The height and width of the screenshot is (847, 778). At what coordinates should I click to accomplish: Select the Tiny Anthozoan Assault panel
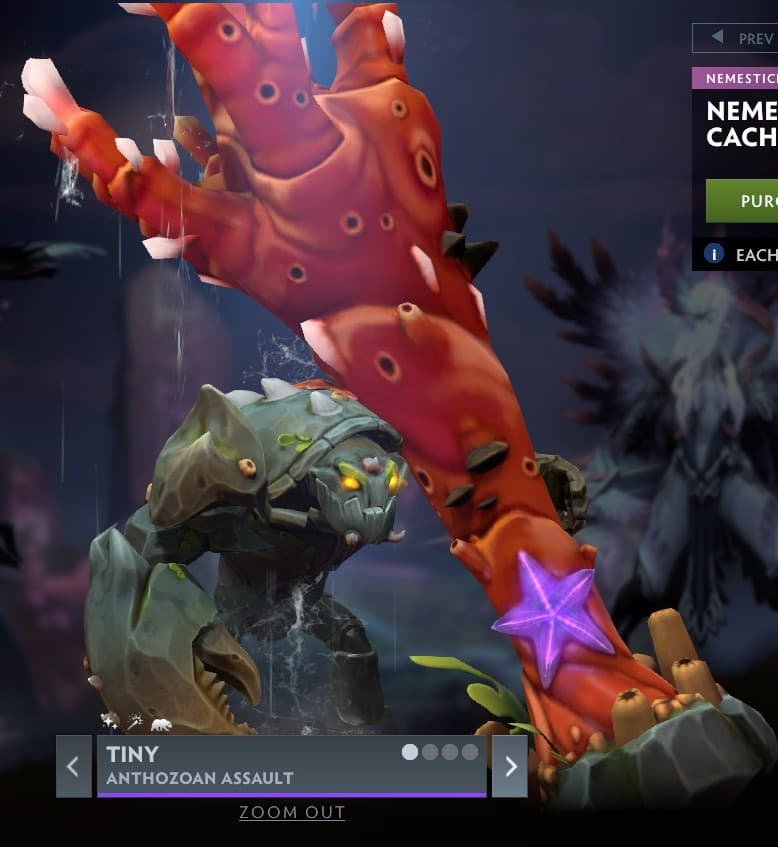point(290,765)
